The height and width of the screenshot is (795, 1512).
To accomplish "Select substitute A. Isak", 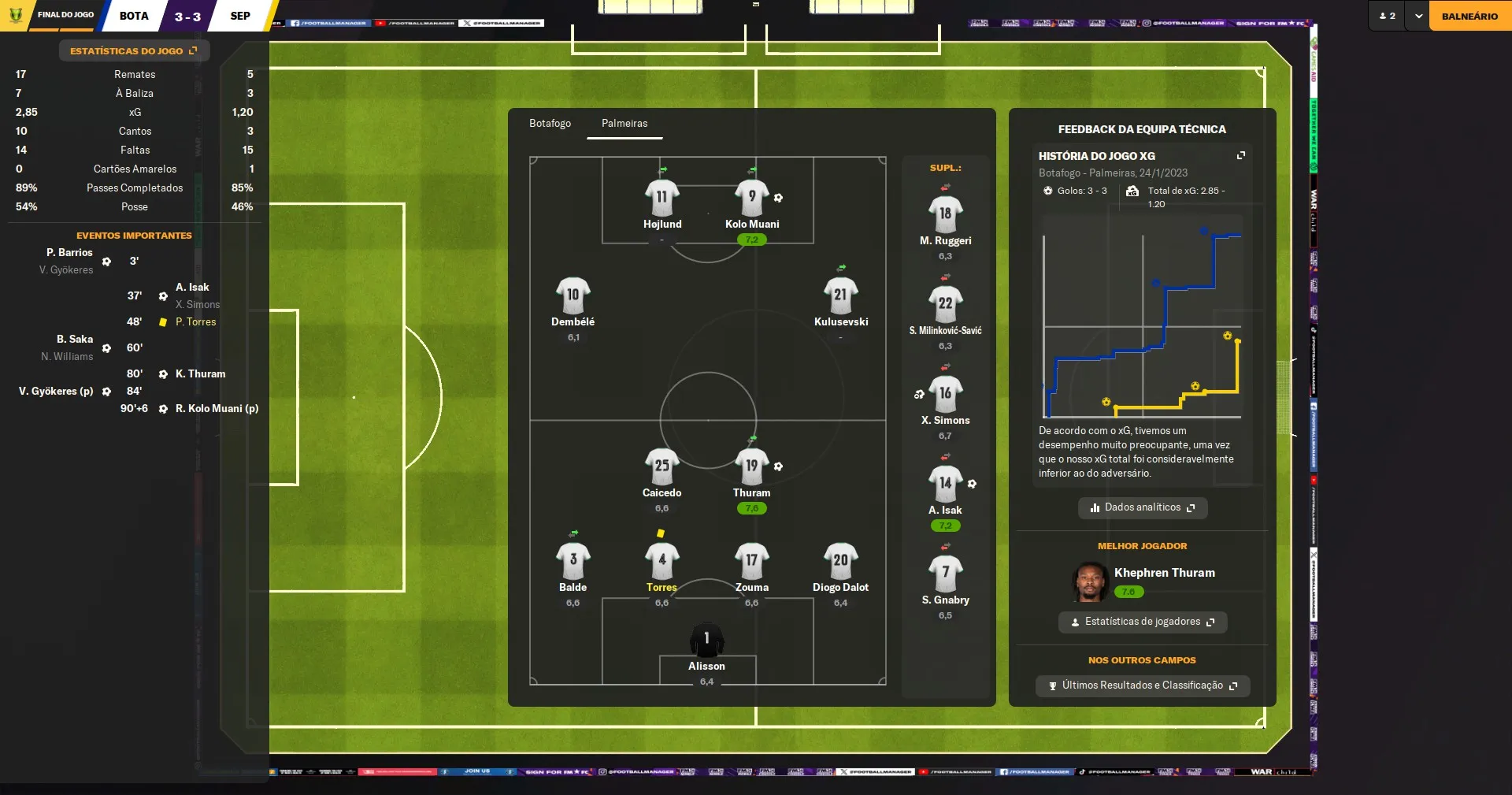I will tap(945, 483).
